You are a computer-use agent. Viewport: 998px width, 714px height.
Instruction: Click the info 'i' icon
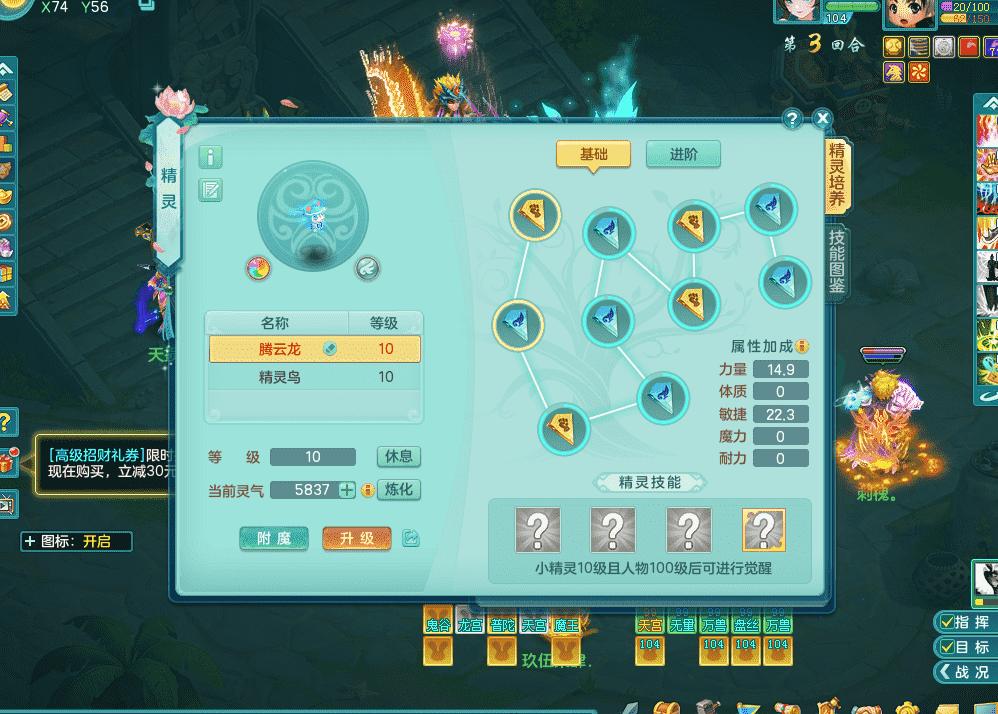[211, 157]
